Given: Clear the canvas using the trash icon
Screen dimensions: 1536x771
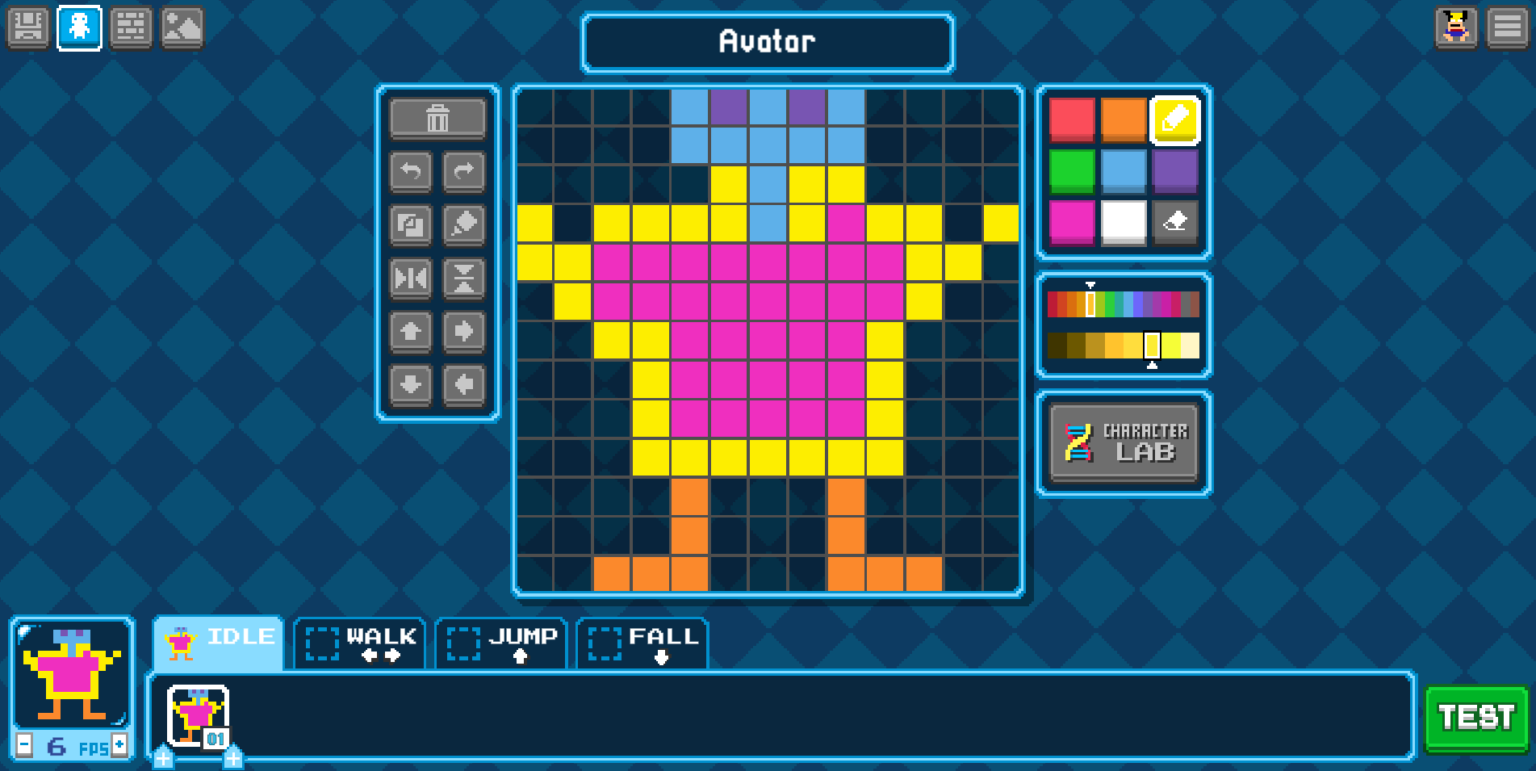Looking at the screenshot, I should (x=437, y=117).
